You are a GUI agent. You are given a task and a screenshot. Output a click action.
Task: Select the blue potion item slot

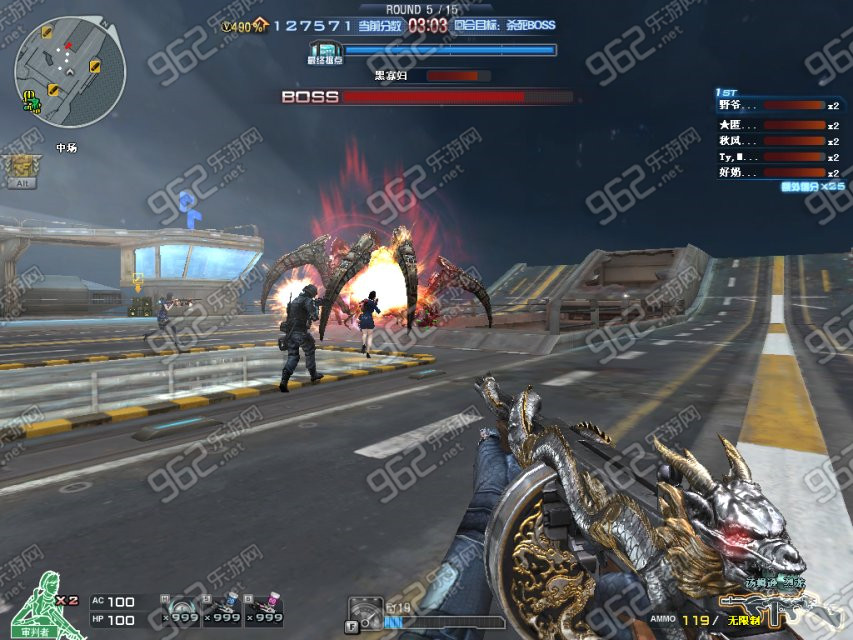(x=224, y=609)
